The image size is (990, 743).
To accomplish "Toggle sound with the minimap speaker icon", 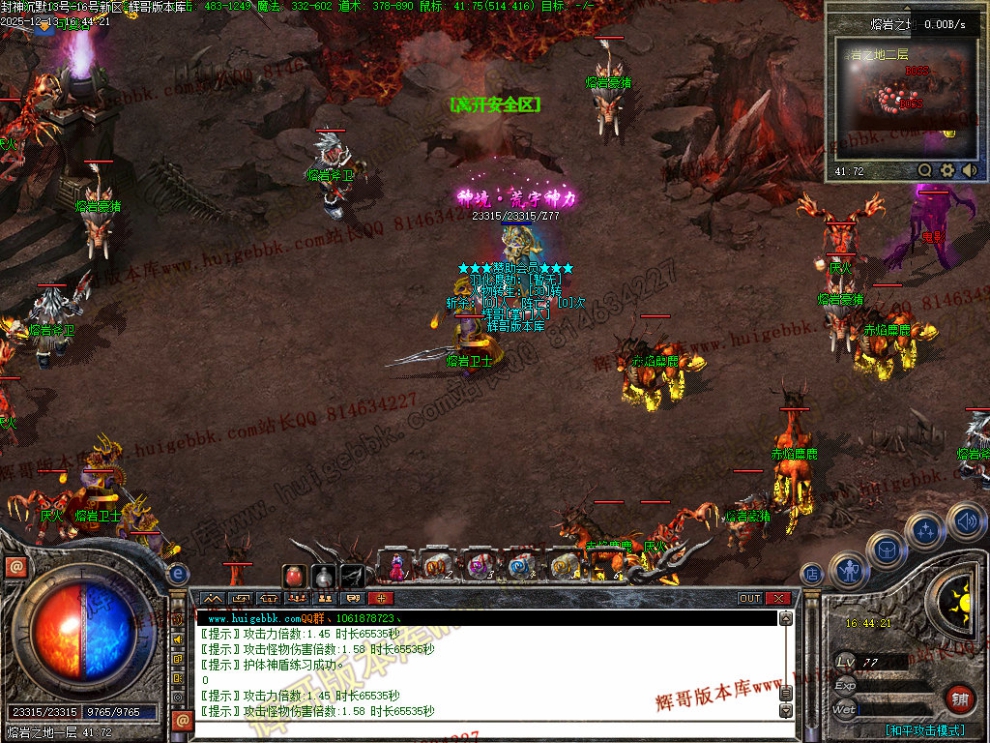I will point(968,171).
